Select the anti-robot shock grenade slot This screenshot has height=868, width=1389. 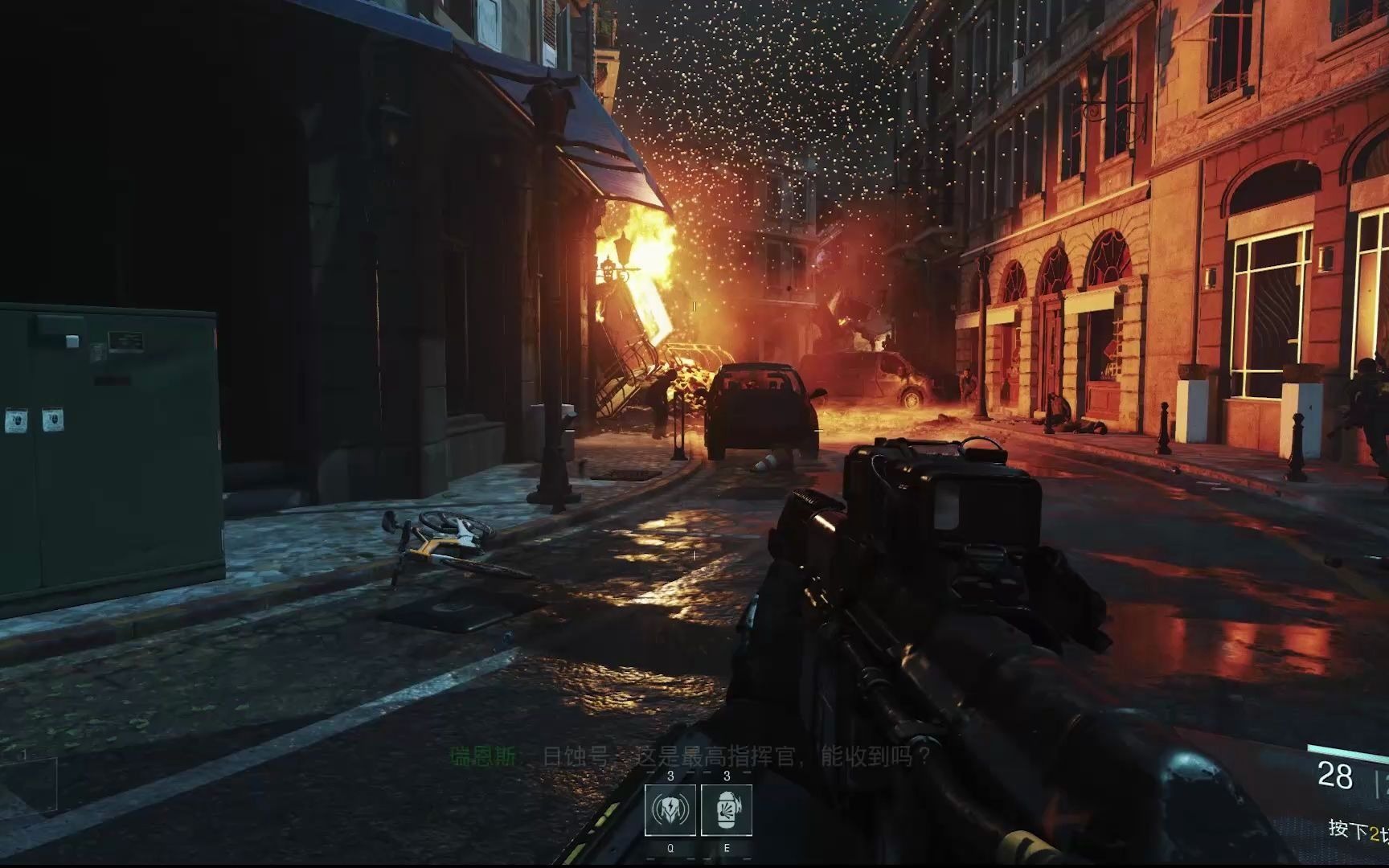tap(670, 810)
